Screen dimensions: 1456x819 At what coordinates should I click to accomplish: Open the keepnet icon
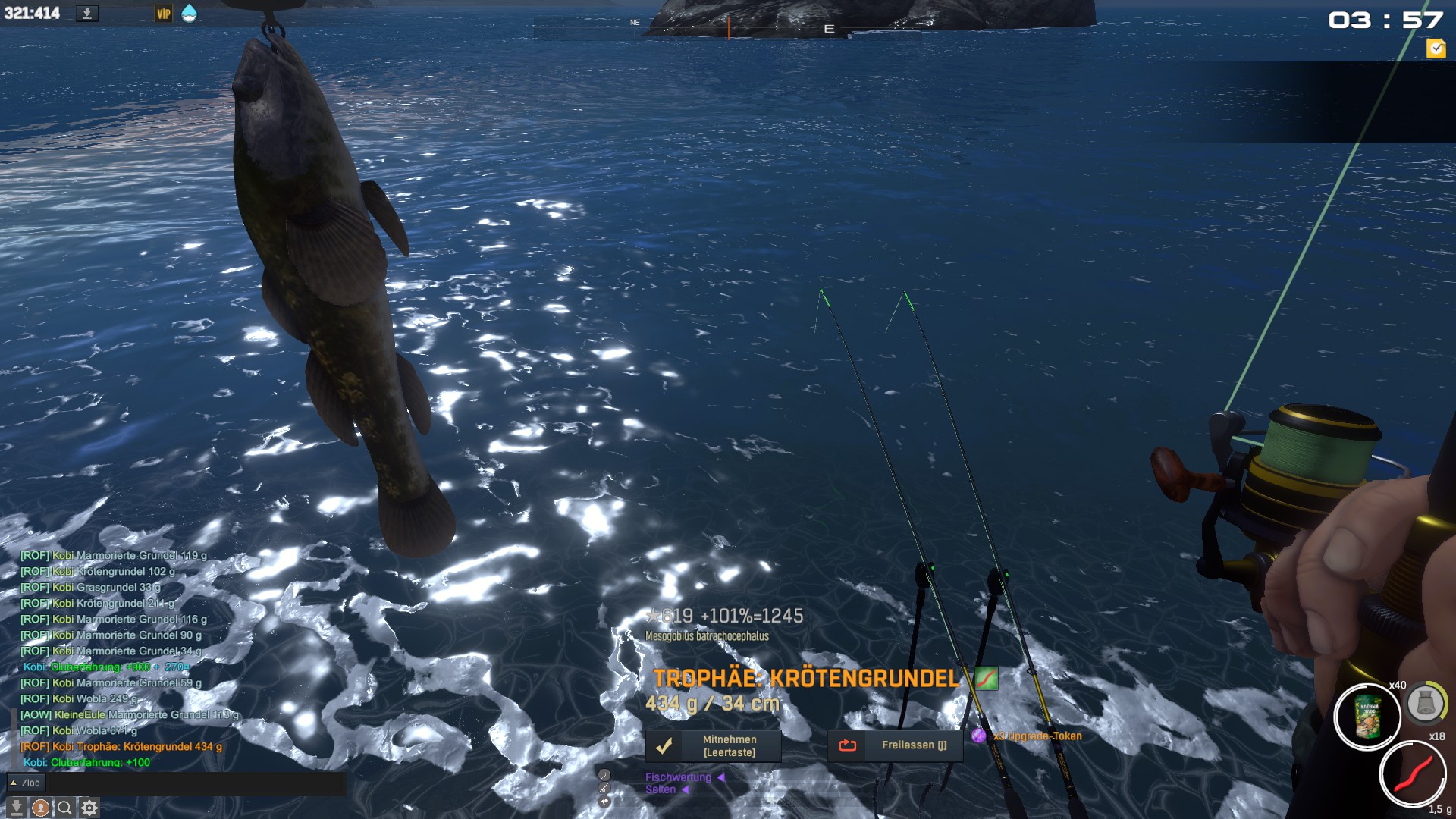(x=1426, y=704)
